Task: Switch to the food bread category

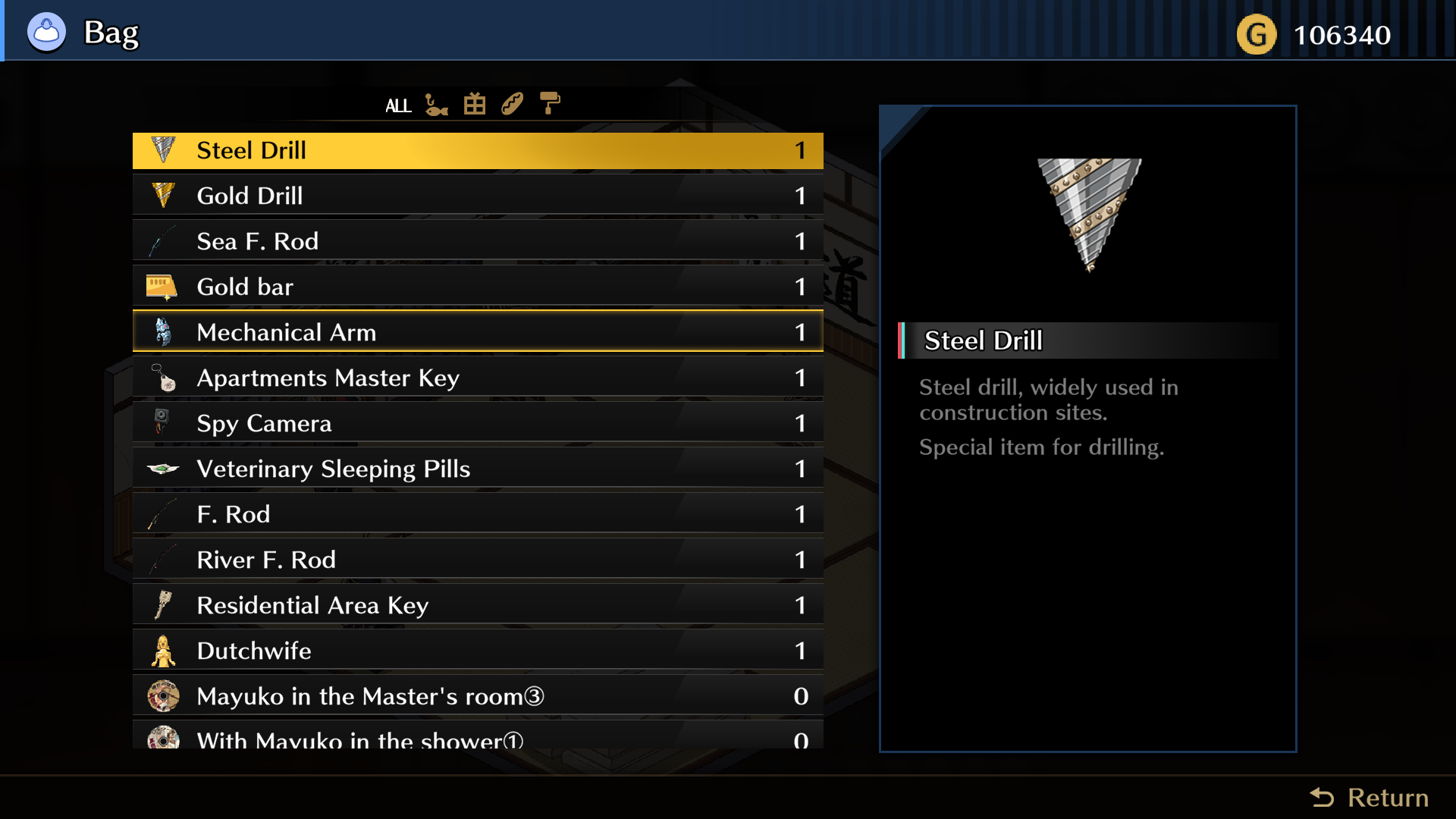Action: pos(512,104)
